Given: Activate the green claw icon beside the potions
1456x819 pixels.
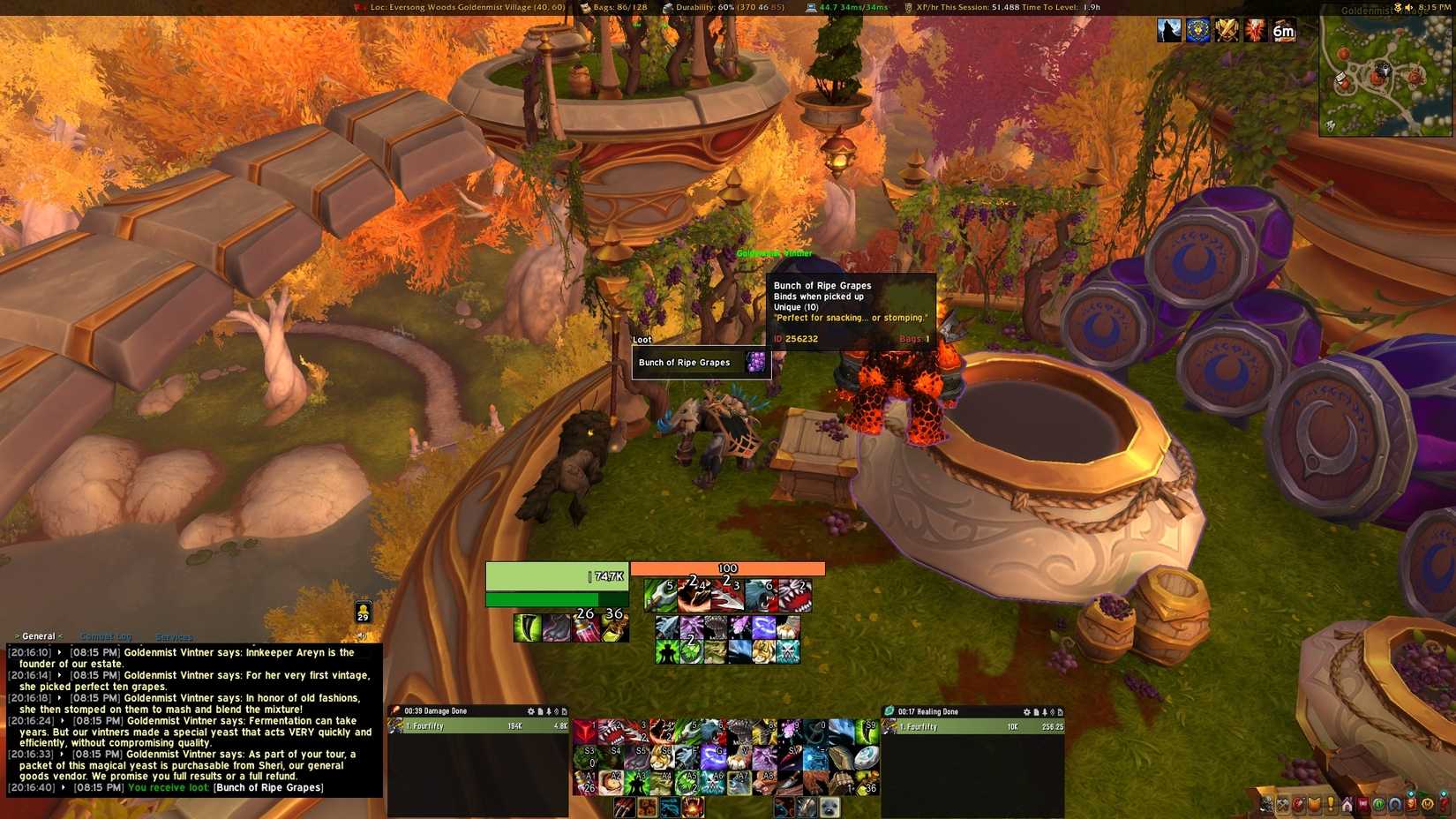Looking at the screenshot, I should coord(527,627).
